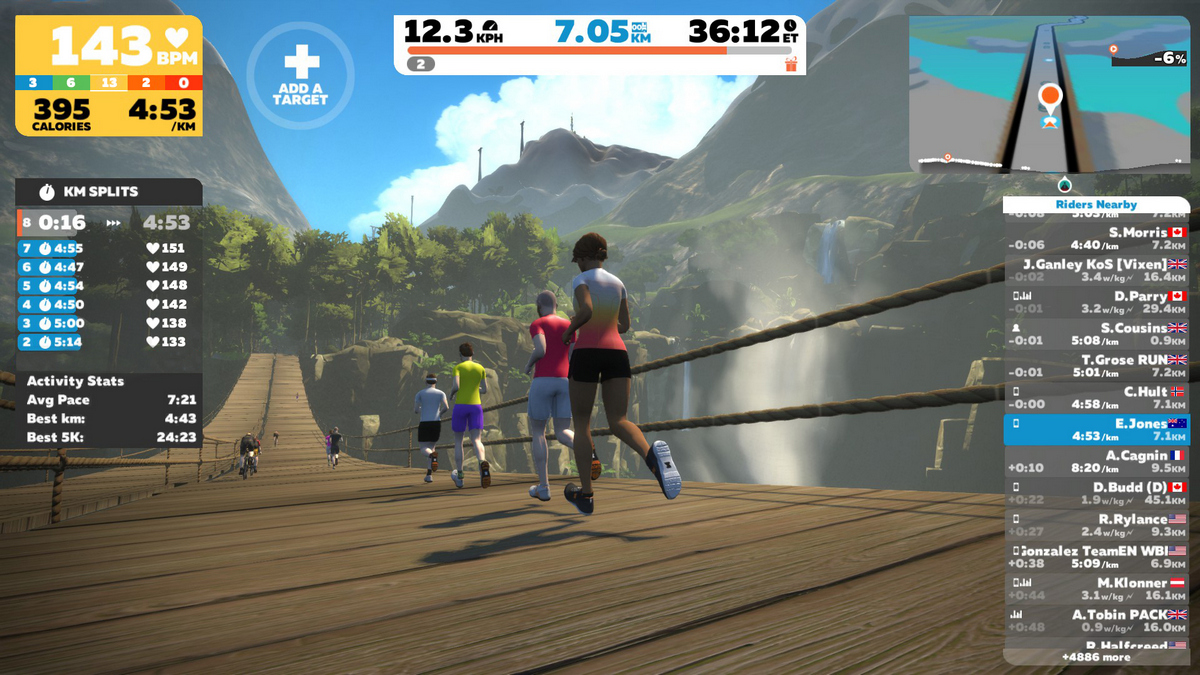Choose the C.Hult rider entry

click(1096, 398)
